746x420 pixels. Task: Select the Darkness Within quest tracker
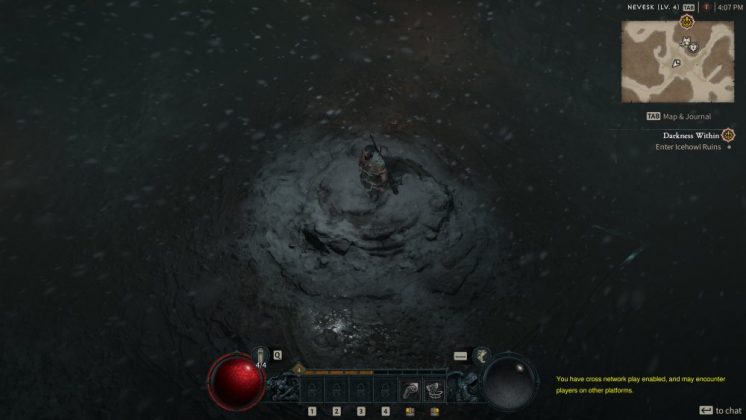692,135
